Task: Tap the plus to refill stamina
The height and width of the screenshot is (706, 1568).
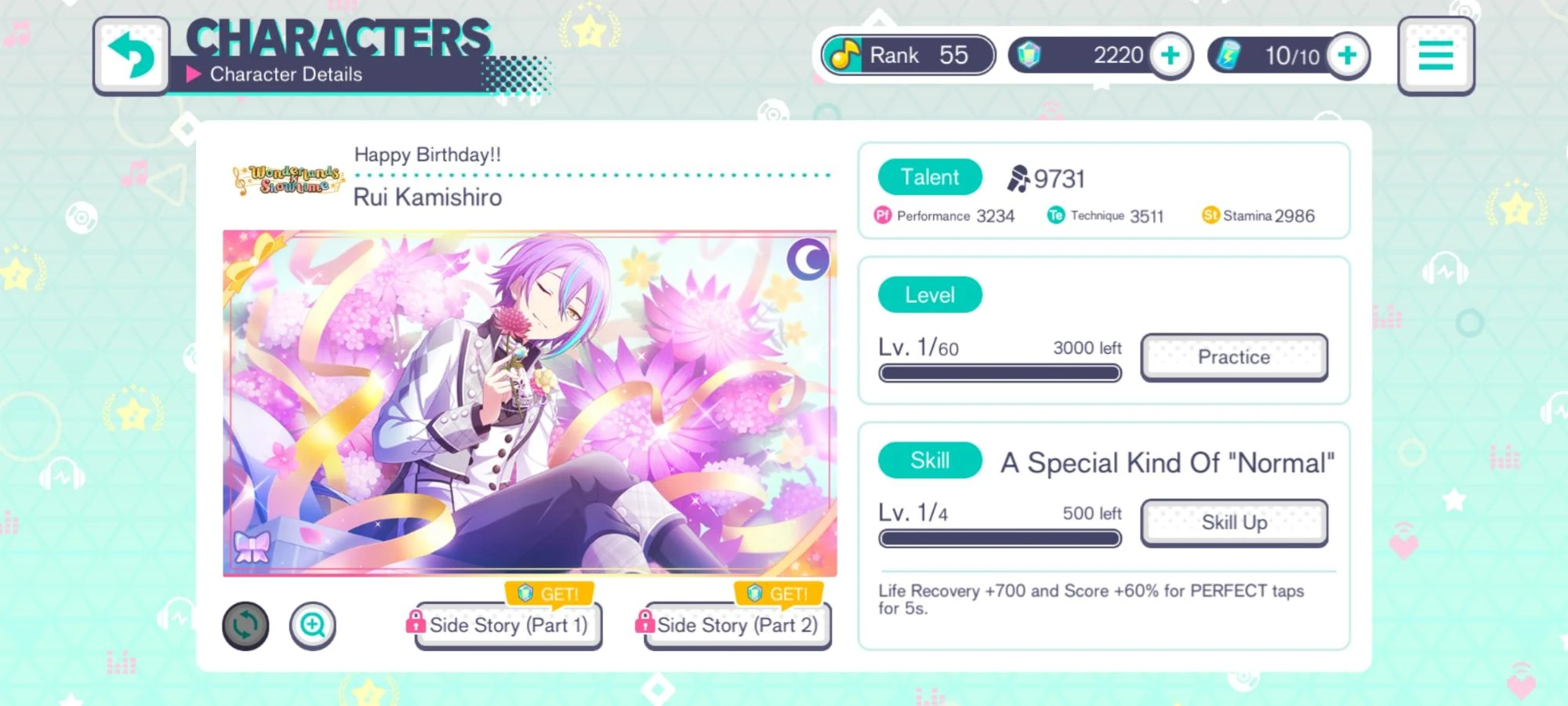Action: point(1347,55)
